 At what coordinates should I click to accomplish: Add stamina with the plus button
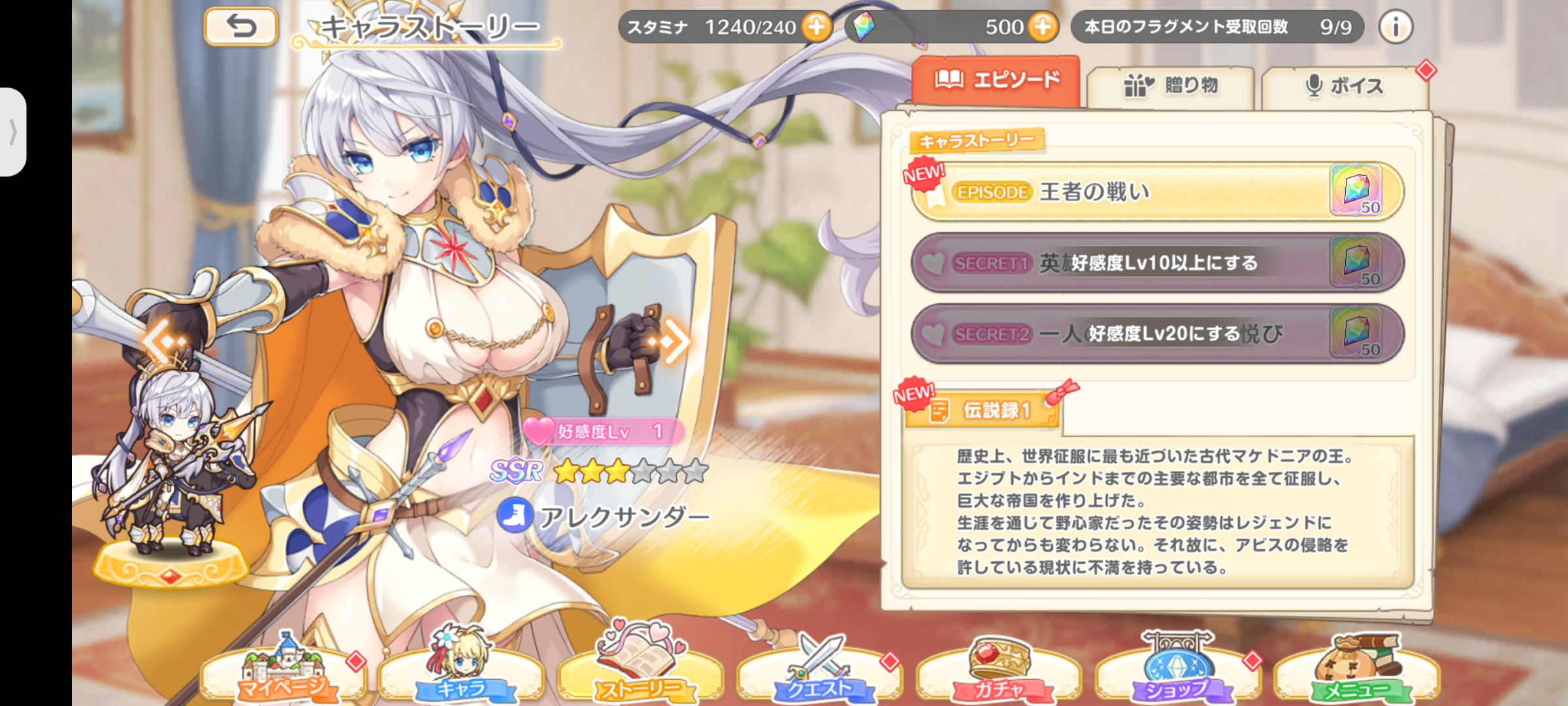pyautogui.click(x=816, y=27)
